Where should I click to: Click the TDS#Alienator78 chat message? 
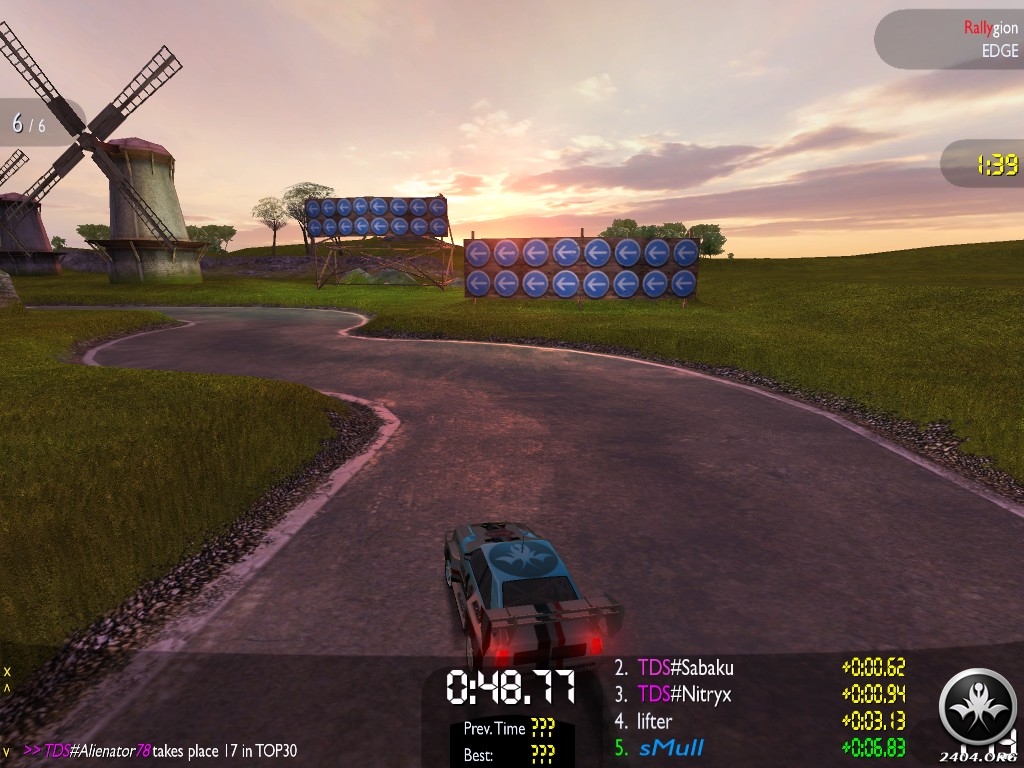(x=160, y=751)
